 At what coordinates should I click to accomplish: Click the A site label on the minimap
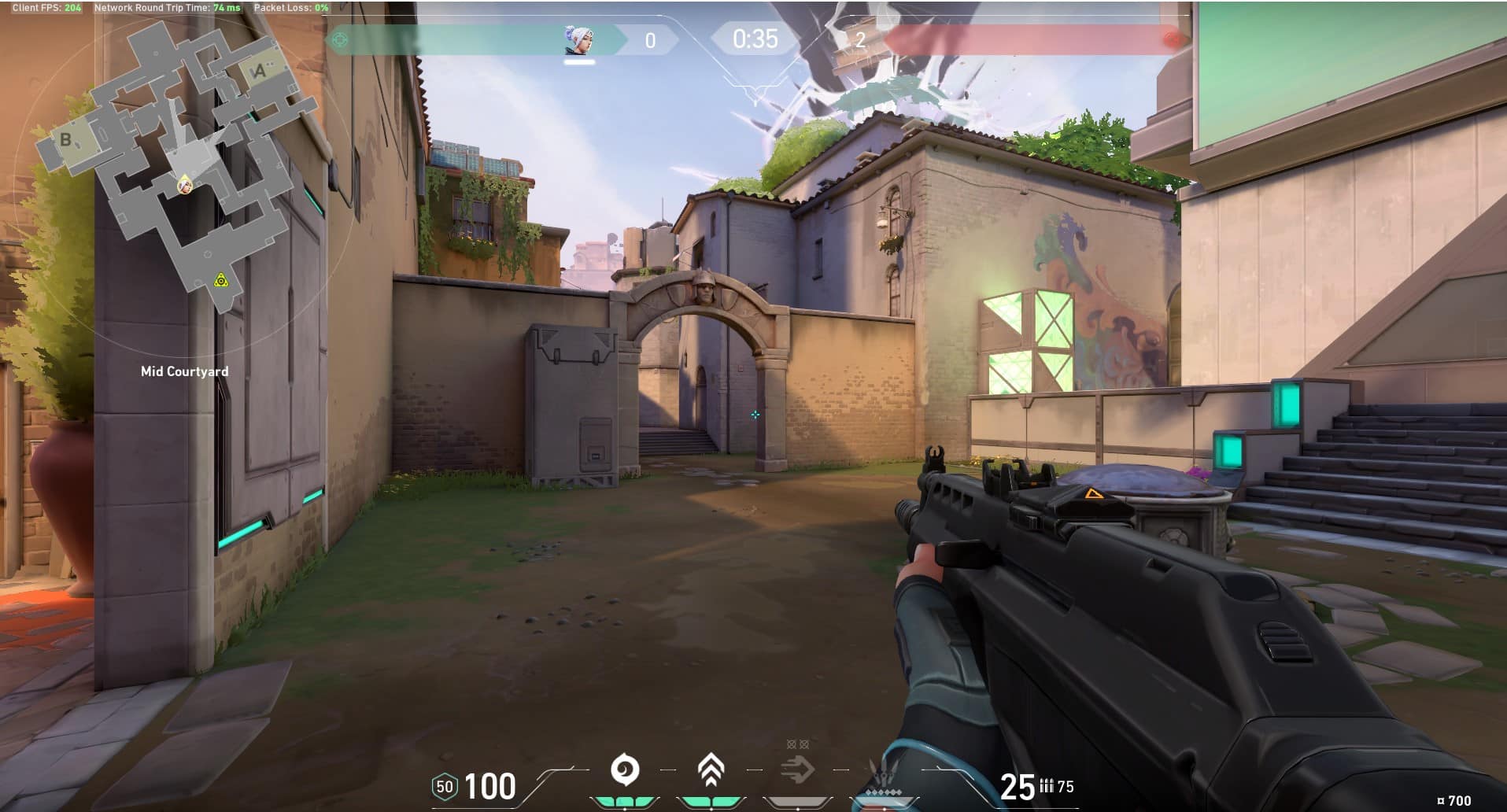(x=259, y=72)
